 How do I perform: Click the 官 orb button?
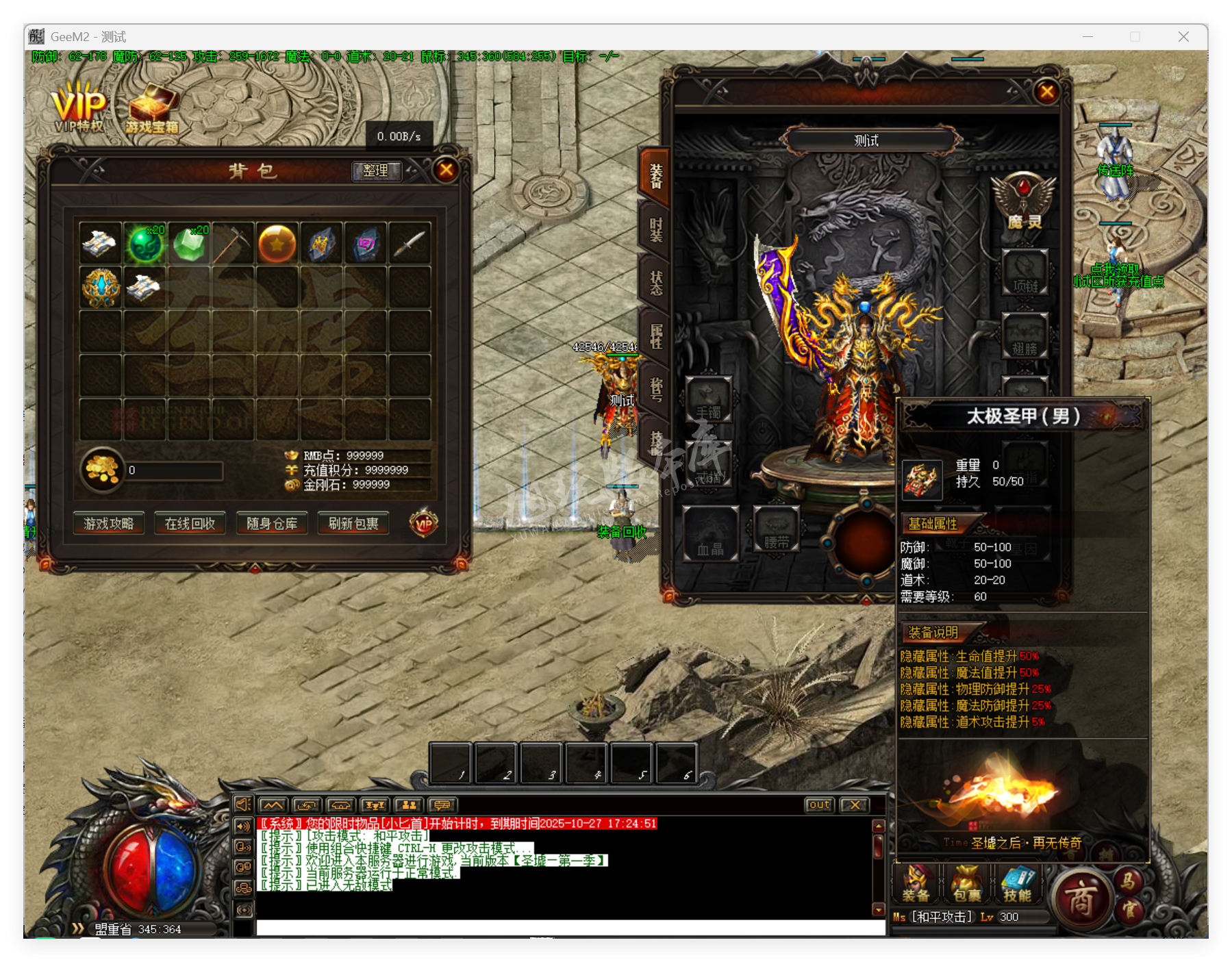pyautogui.click(x=1129, y=909)
